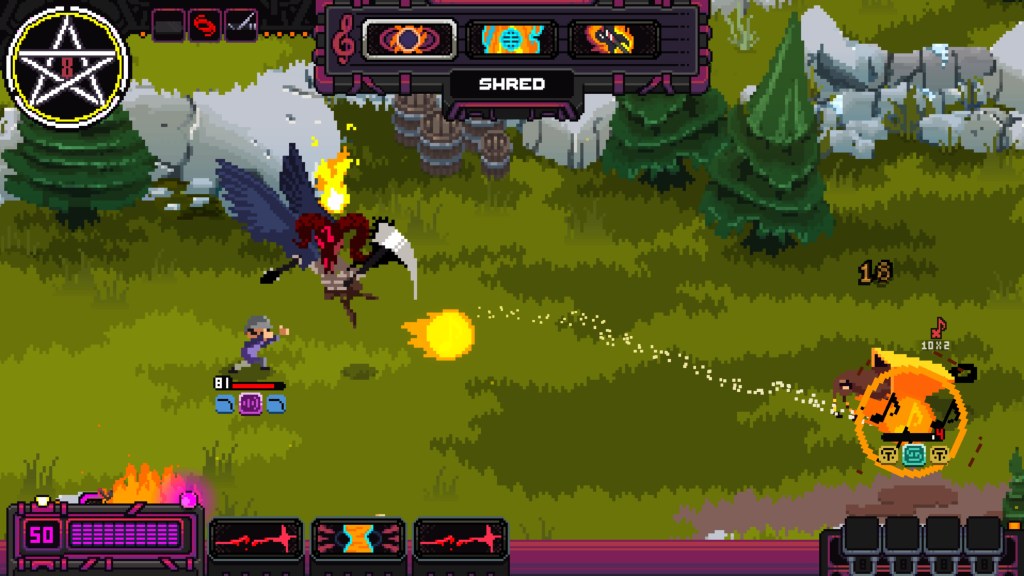Select the Shred song with the orange orb icon
This screenshot has height=576, width=1024.
tap(409, 39)
